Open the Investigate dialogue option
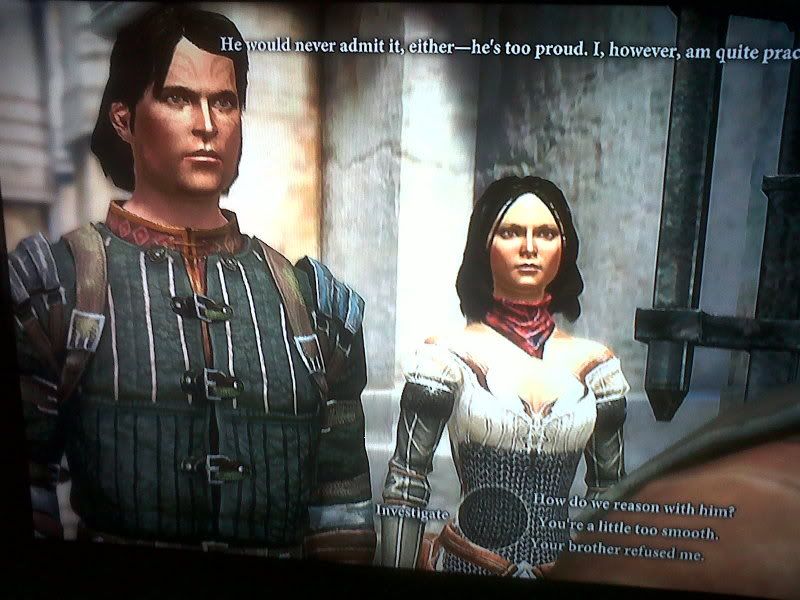 [x=414, y=511]
